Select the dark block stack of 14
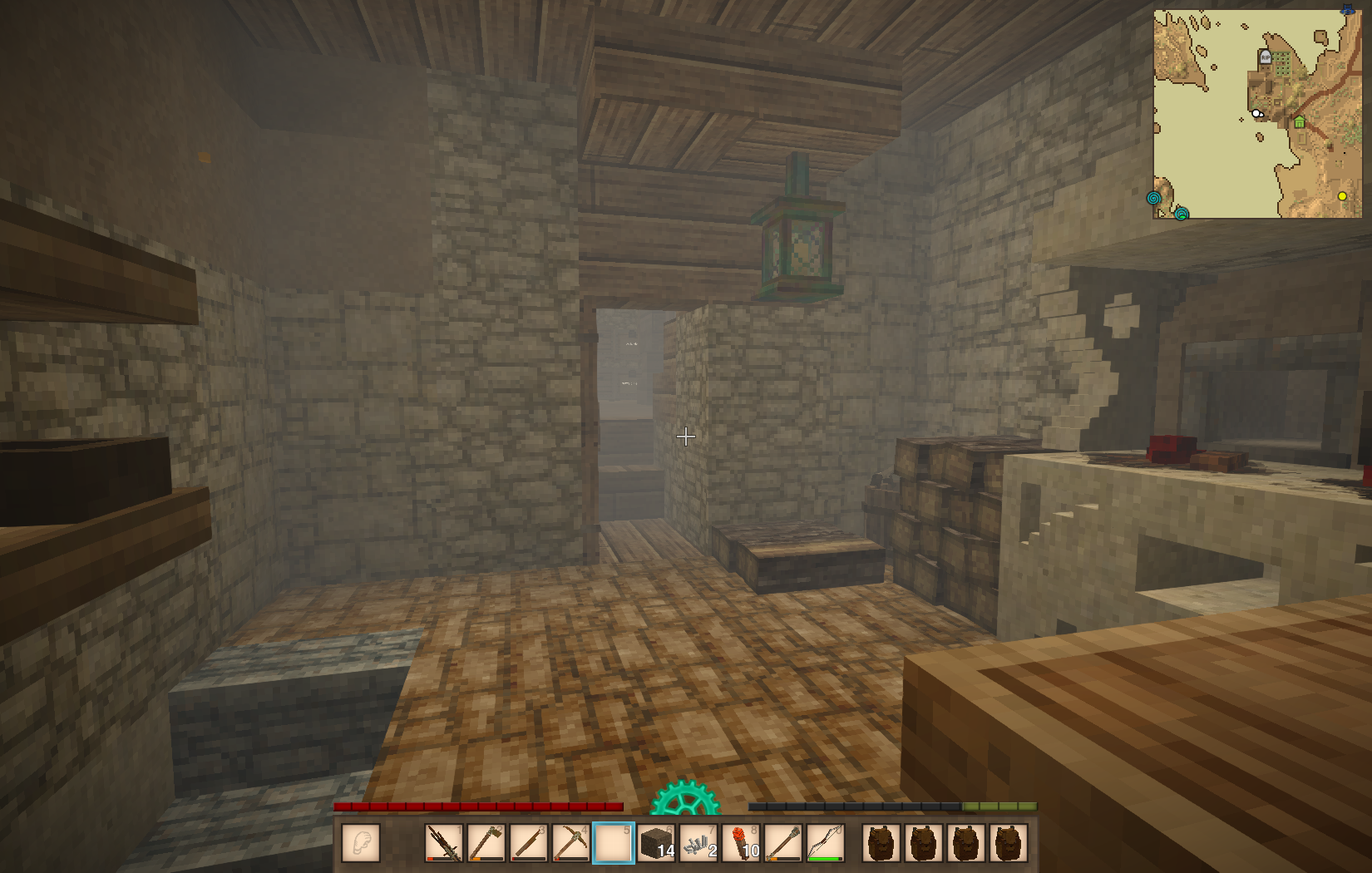The height and width of the screenshot is (873, 1372). point(656,843)
